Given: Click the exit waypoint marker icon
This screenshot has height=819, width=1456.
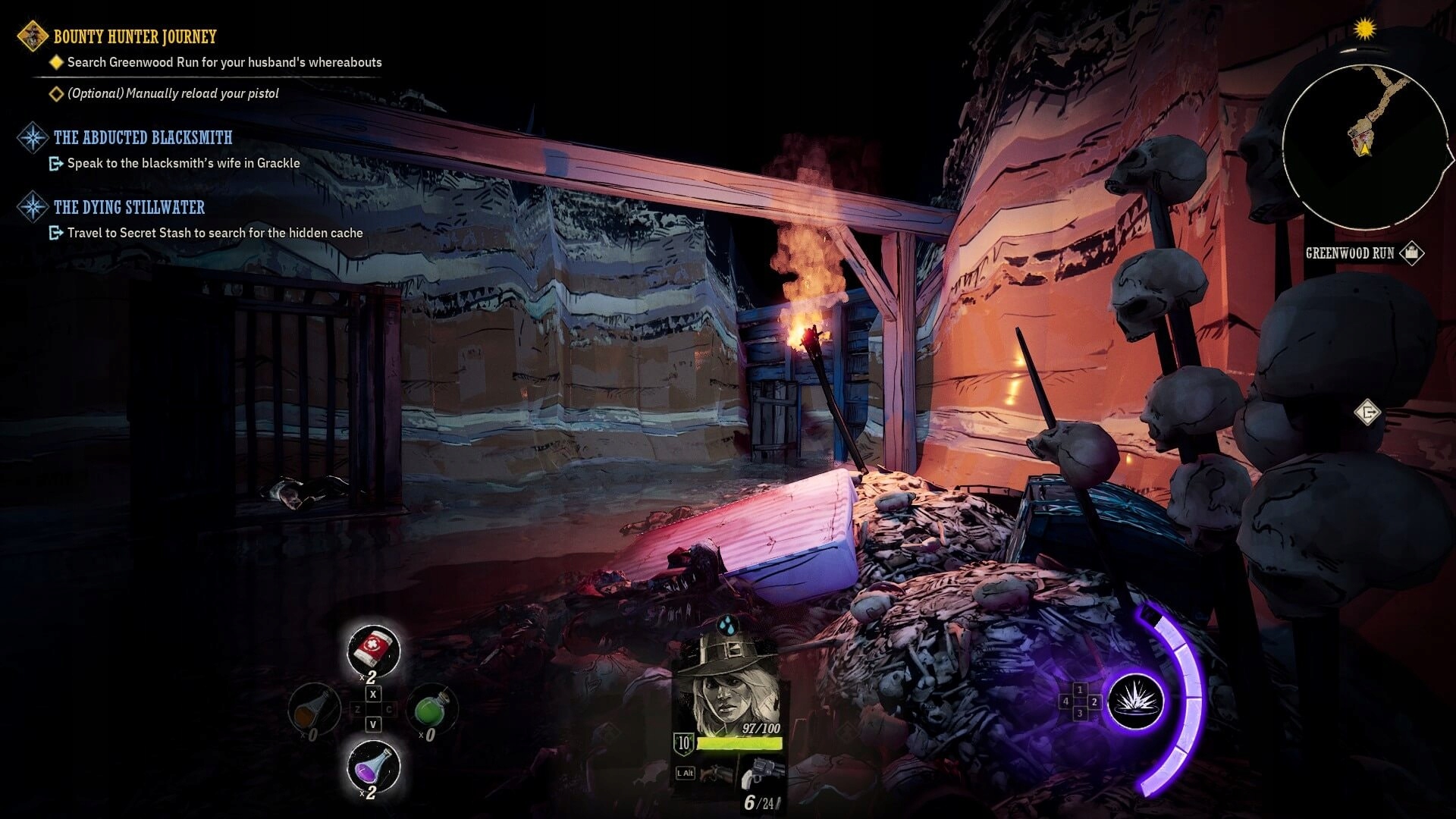Looking at the screenshot, I should pyautogui.click(x=1367, y=413).
